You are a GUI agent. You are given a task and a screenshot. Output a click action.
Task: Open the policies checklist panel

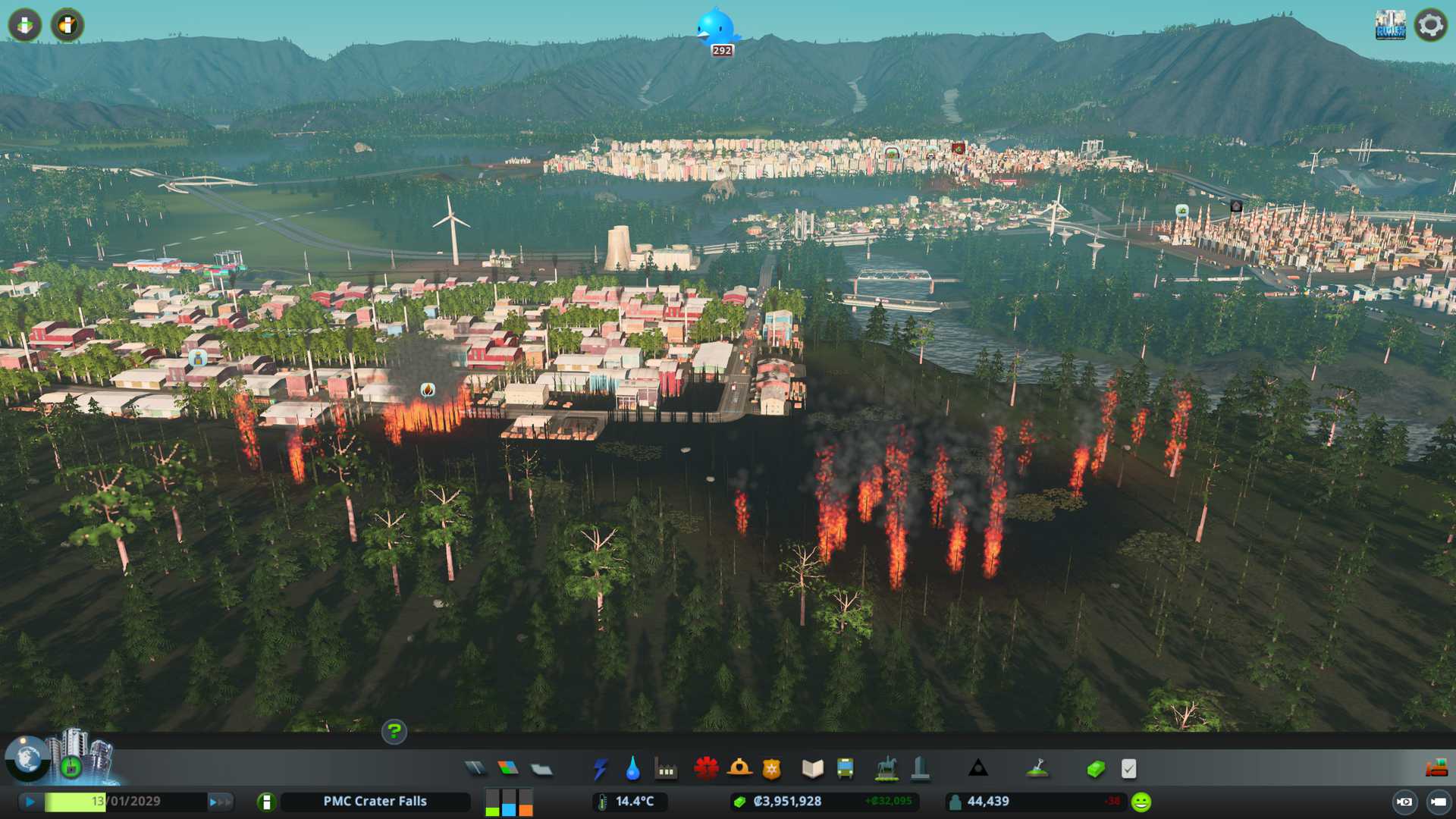click(x=1128, y=769)
